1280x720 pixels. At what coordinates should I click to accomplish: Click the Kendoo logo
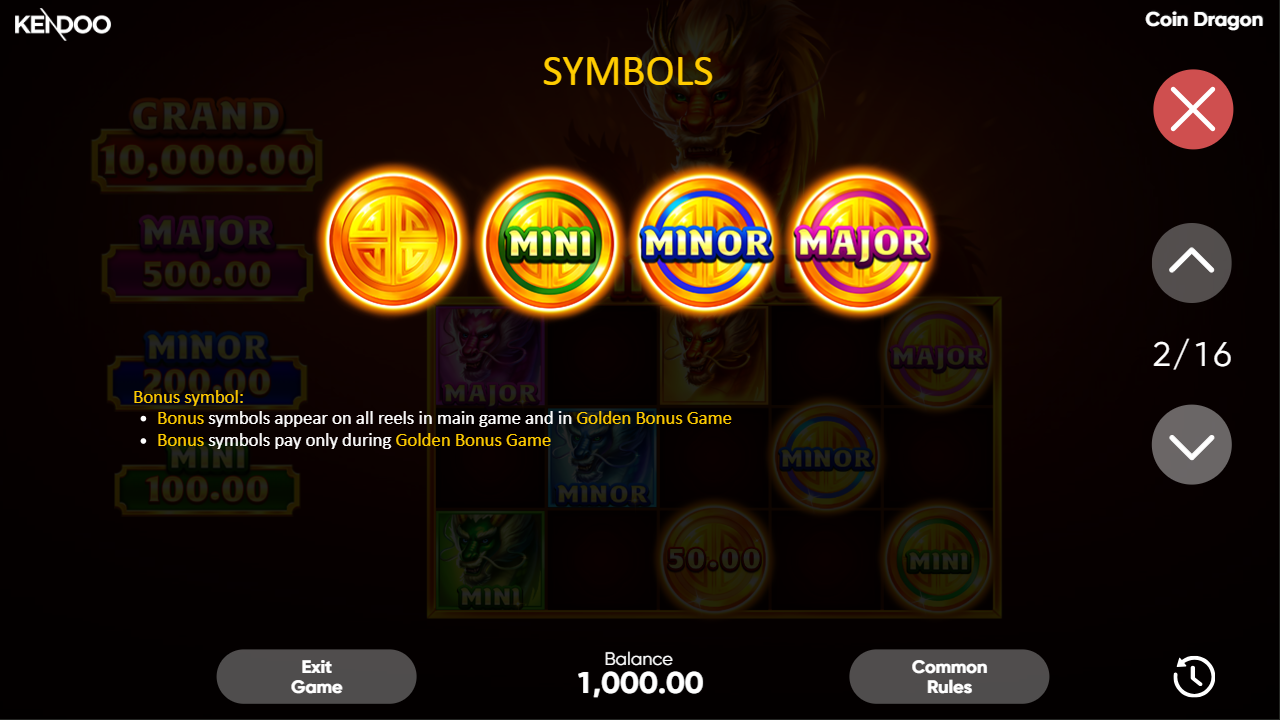click(x=62, y=24)
